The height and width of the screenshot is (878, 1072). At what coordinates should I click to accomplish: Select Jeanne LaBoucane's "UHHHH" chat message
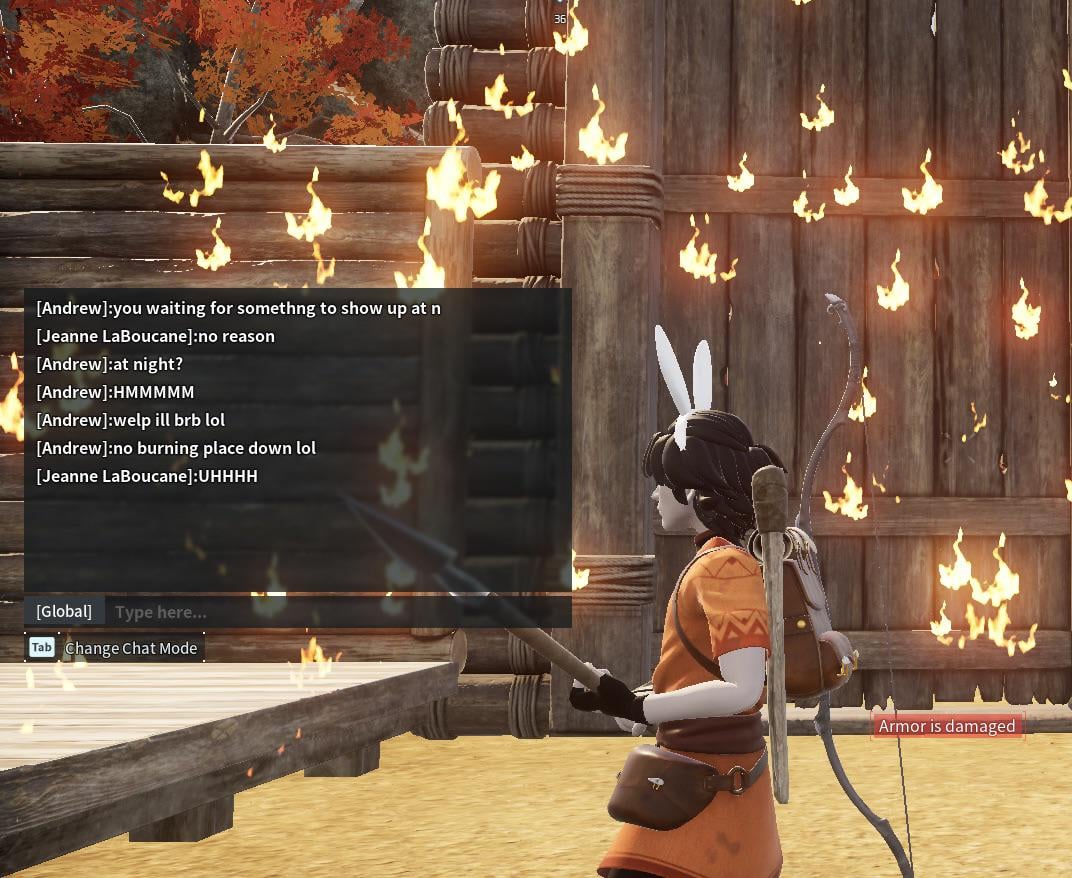pyautogui.click(x=147, y=476)
